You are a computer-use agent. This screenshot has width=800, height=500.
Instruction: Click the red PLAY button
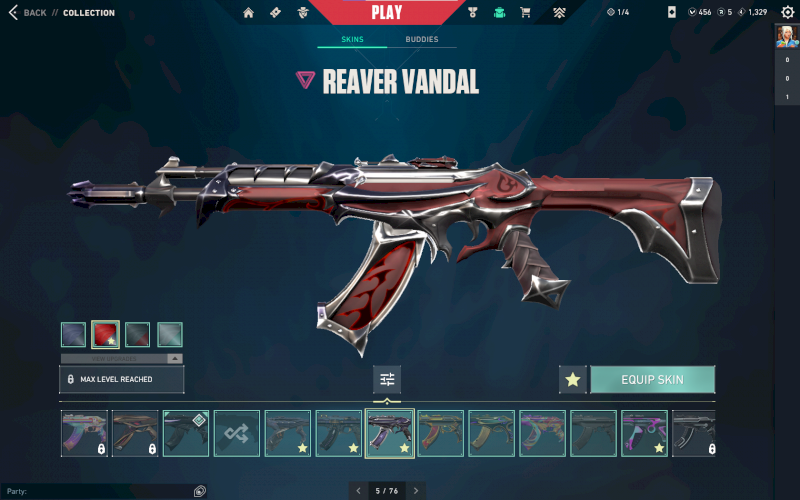click(386, 13)
